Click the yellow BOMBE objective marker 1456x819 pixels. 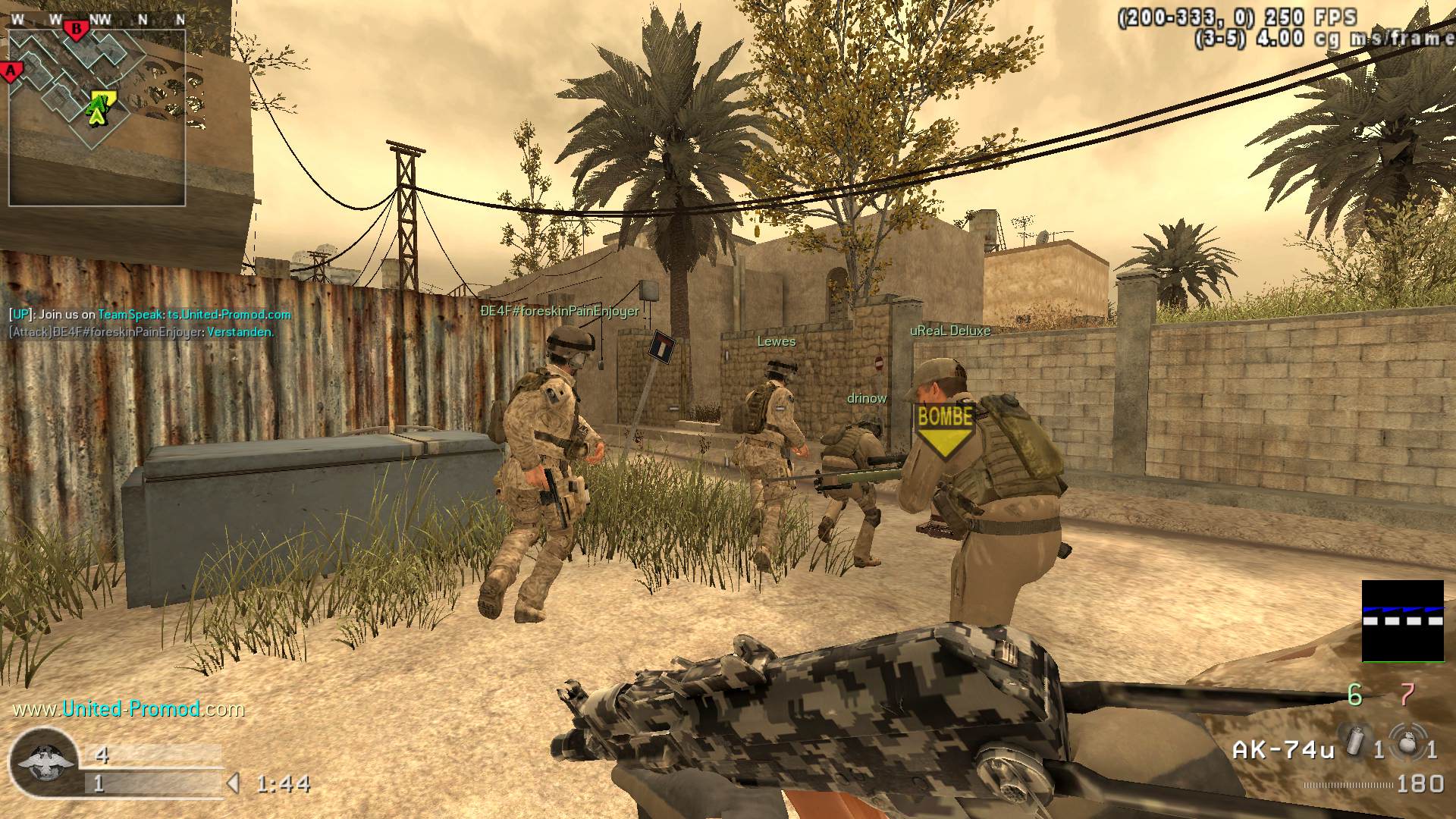[945, 427]
